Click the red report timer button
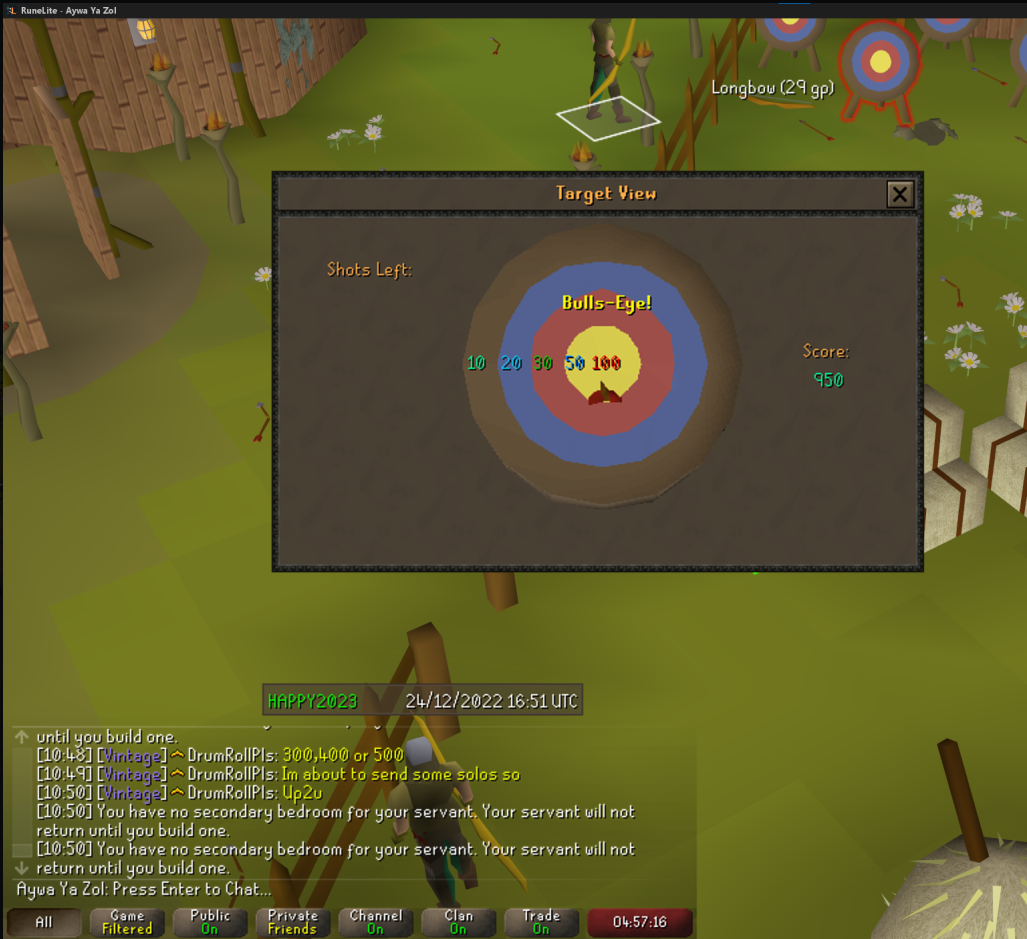 [639, 922]
